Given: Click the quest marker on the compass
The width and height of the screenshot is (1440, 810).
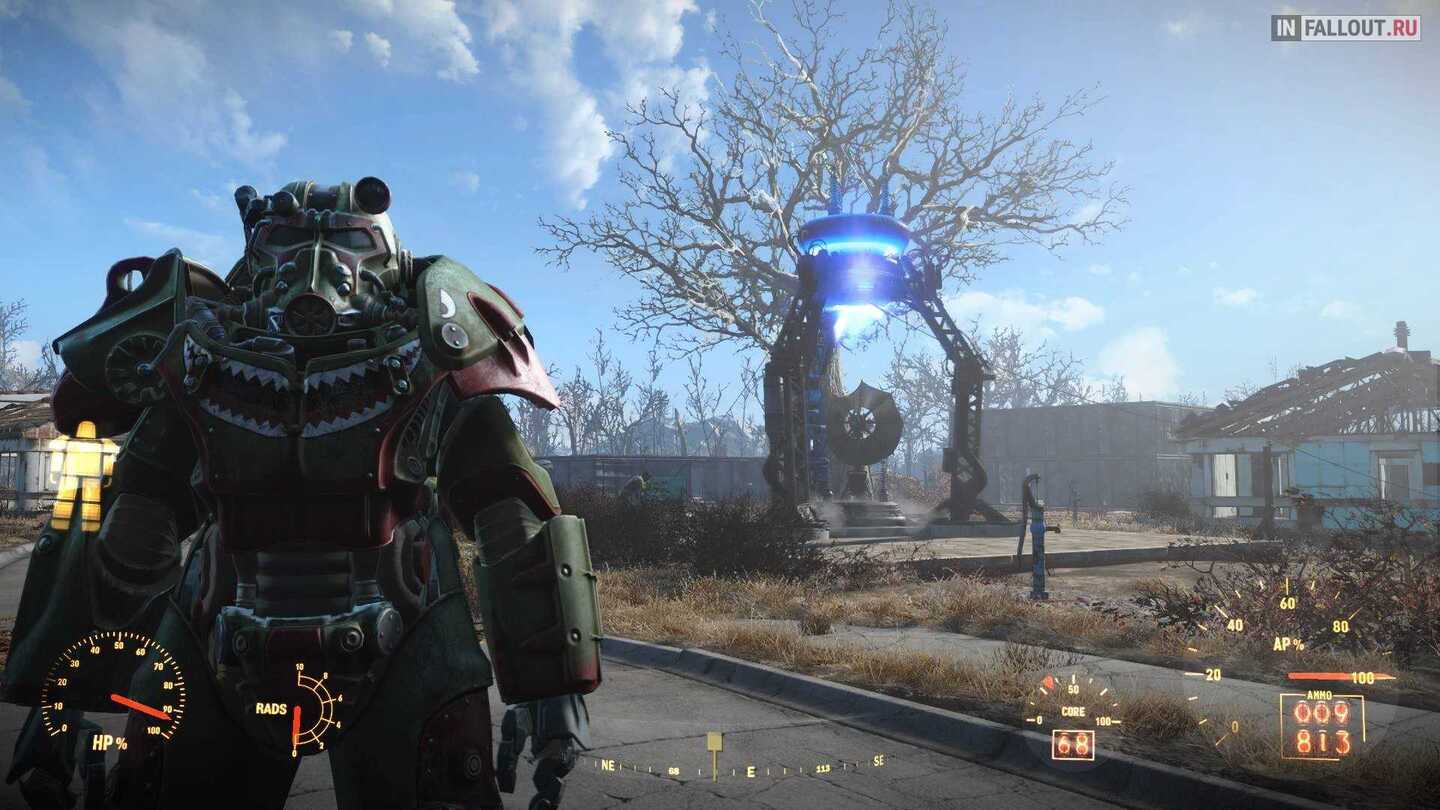Looking at the screenshot, I should [x=714, y=743].
